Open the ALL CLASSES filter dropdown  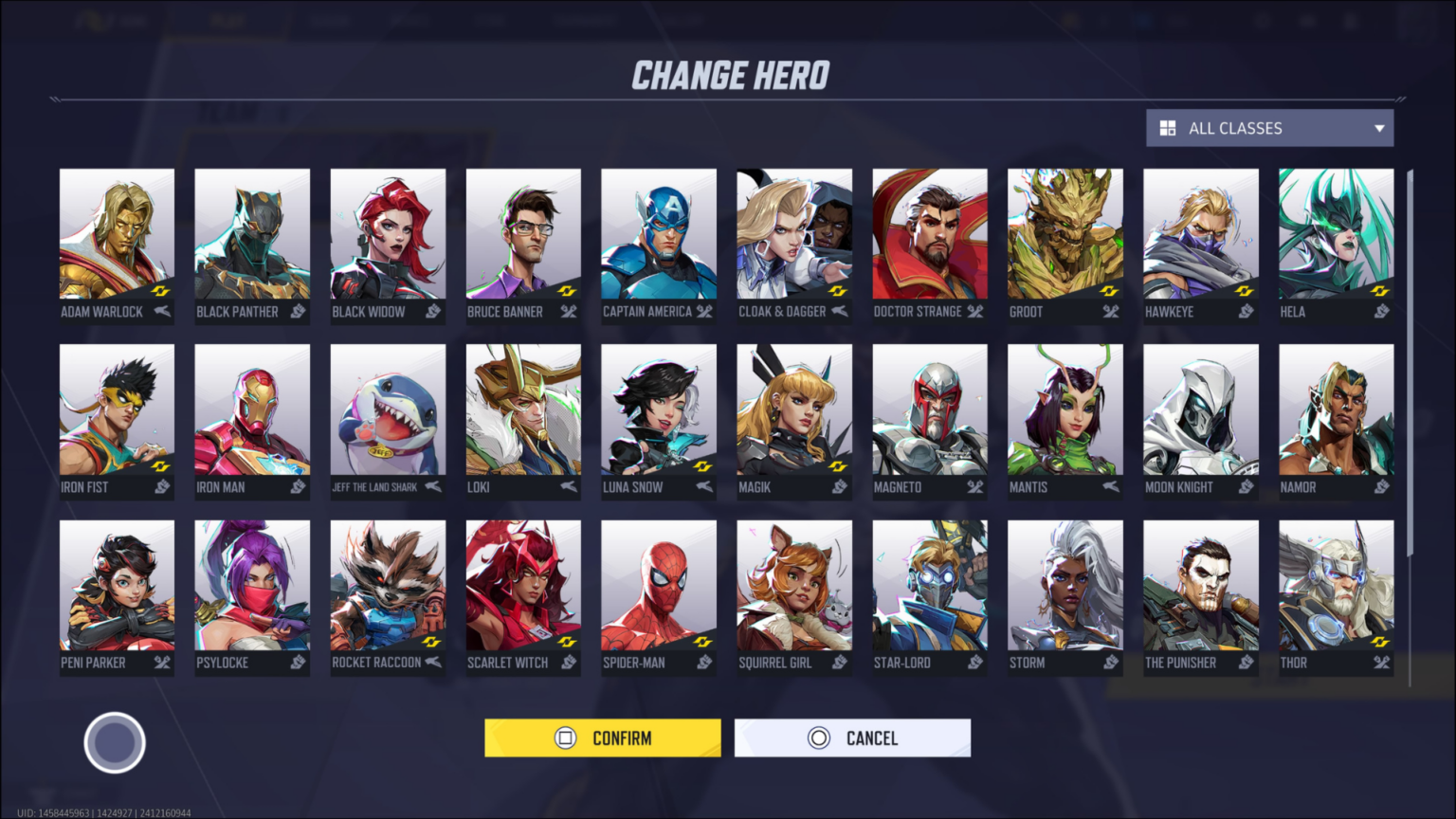(1268, 128)
